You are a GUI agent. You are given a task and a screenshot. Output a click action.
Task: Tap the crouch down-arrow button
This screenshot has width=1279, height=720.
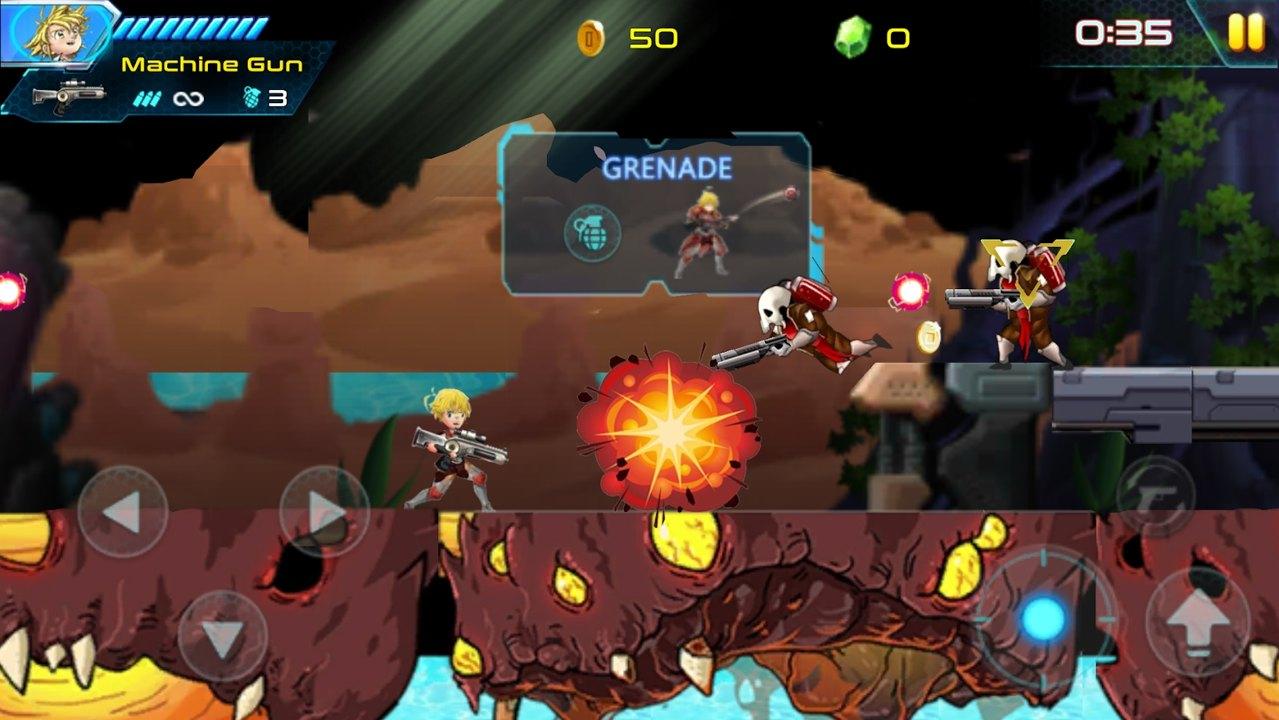pos(222,636)
